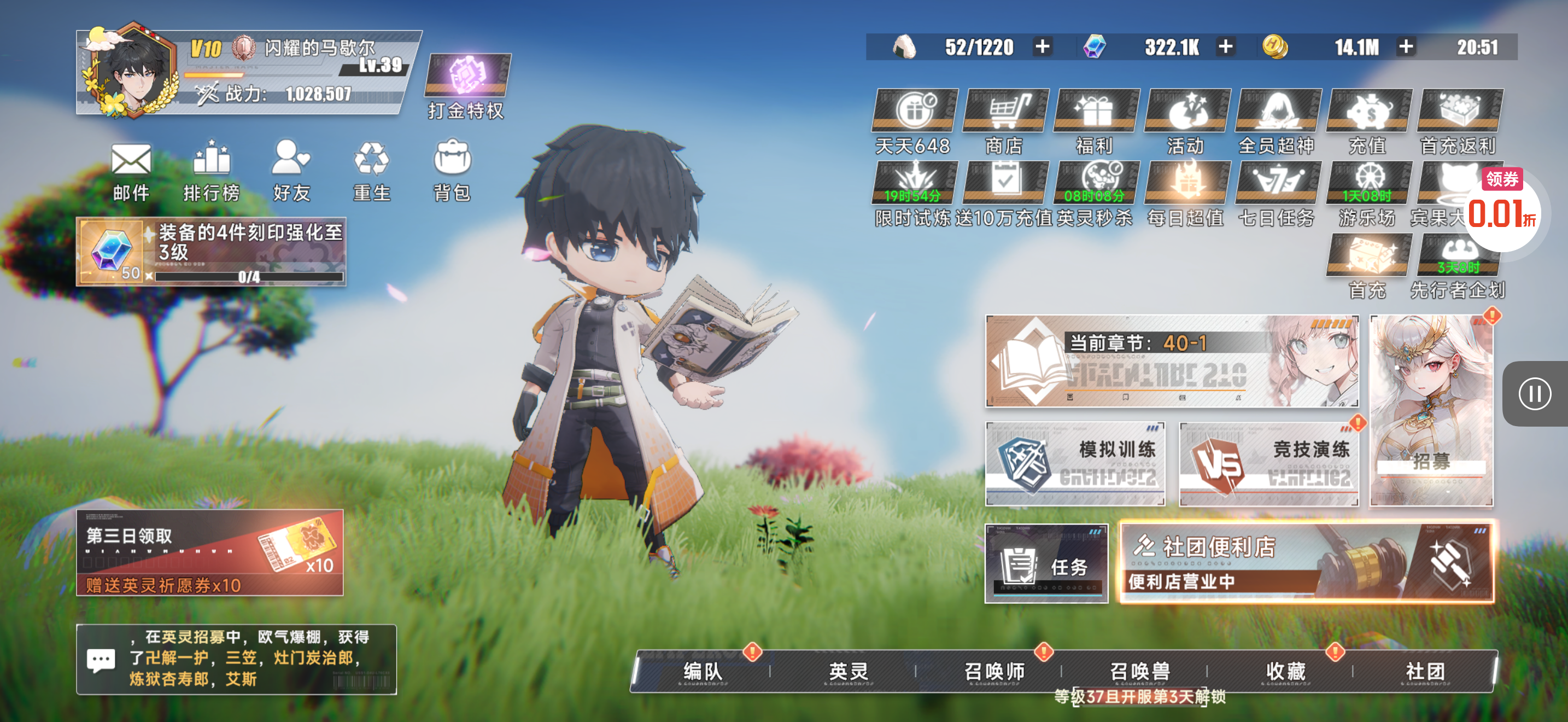Open the 邮件 mail icon
The height and width of the screenshot is (722, 1568).
click(131, 171)
